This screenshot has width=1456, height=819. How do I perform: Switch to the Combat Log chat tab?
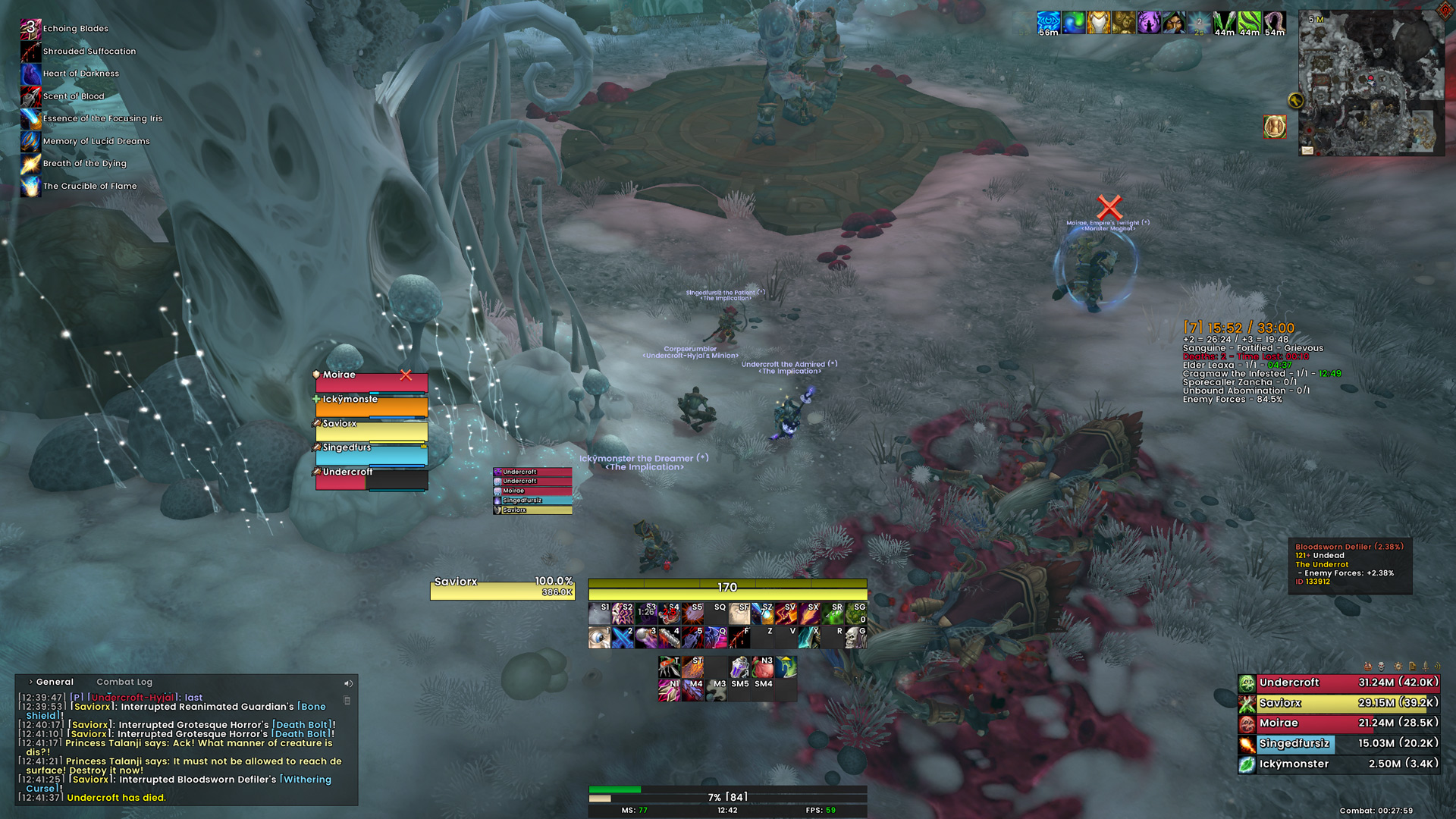coord(124,682)
